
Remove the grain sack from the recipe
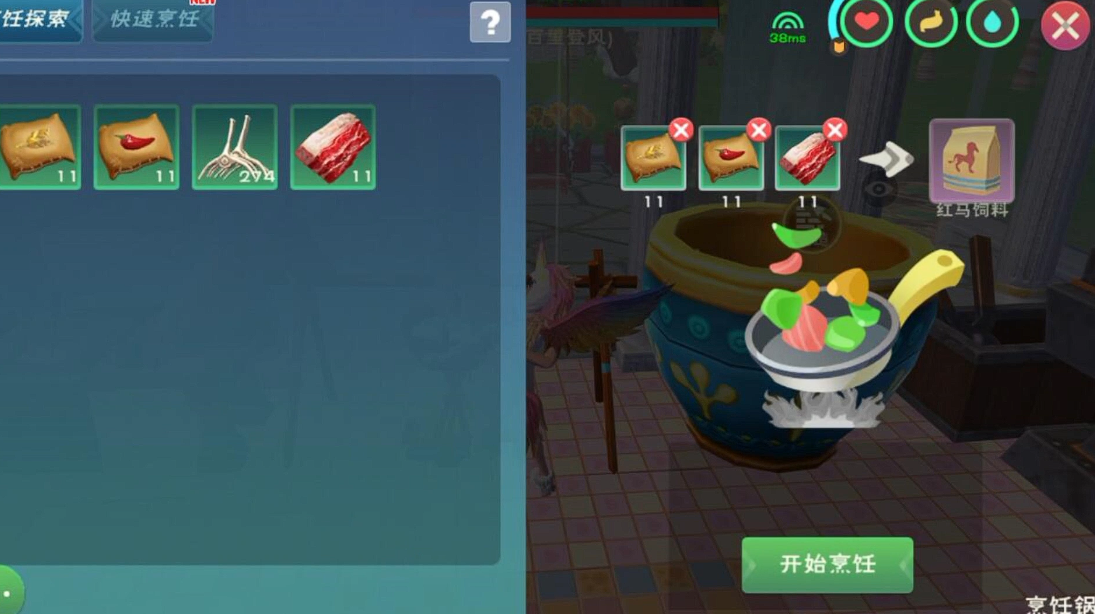coord(681,130)
